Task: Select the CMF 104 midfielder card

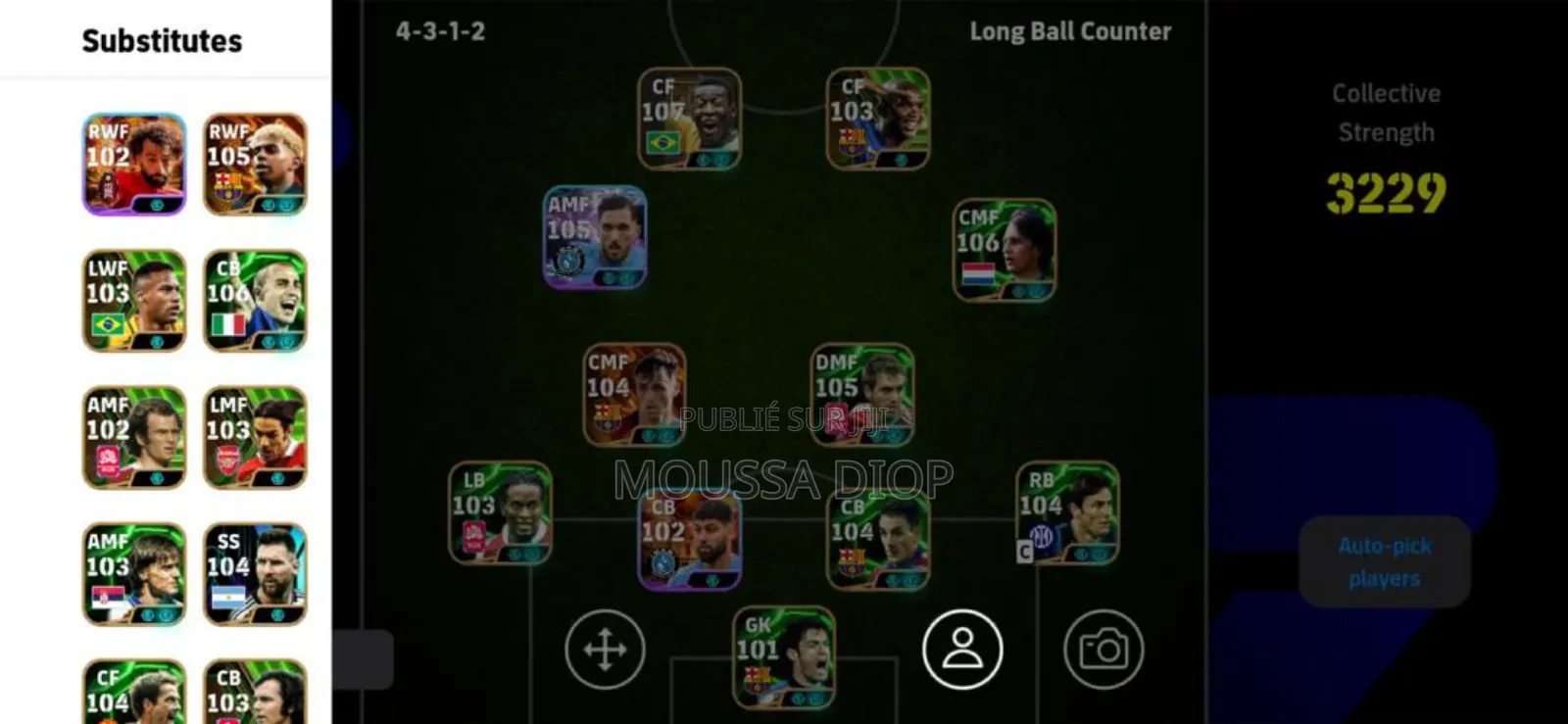Action: coord(635,394)
